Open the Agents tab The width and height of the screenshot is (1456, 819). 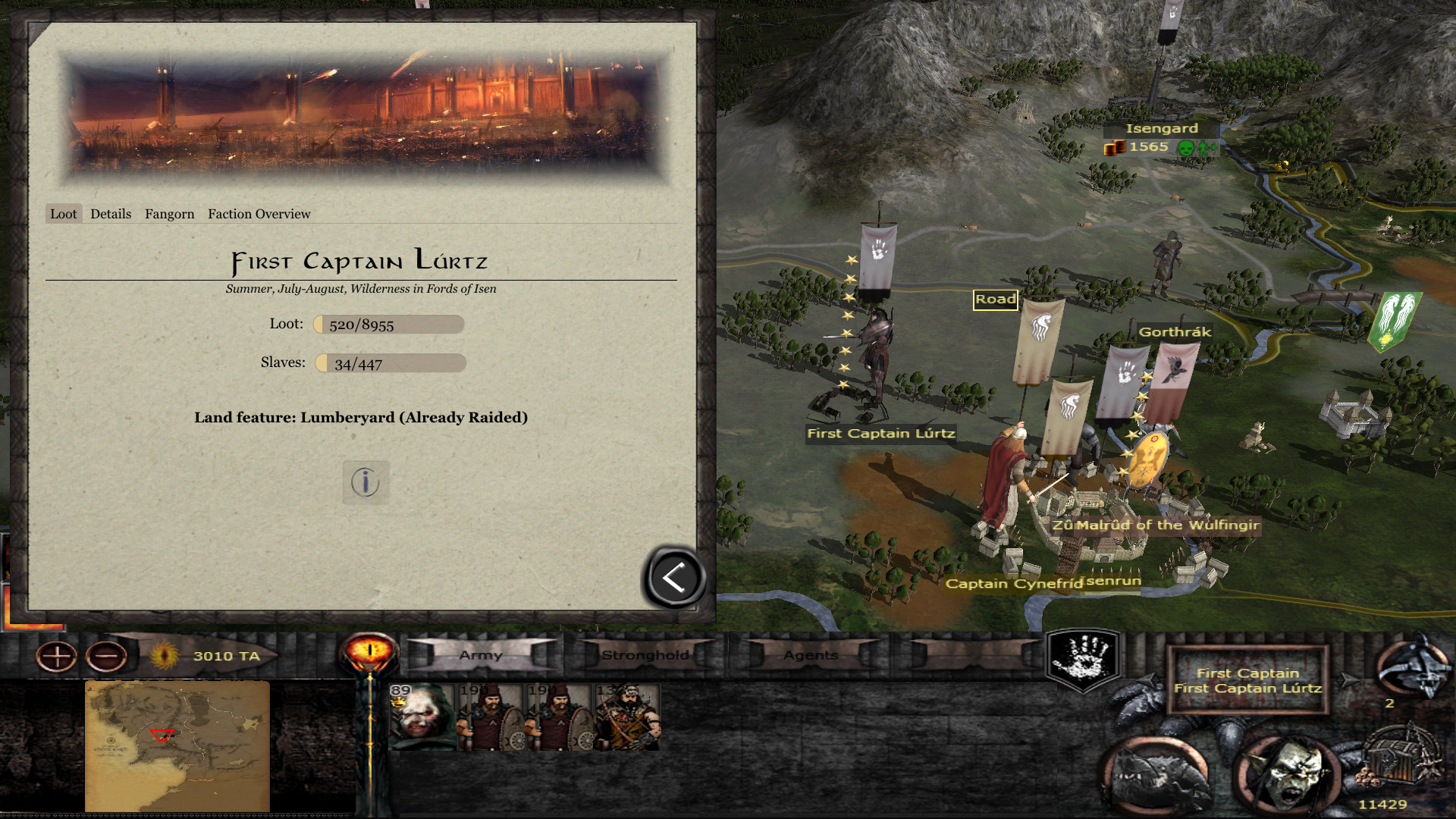coord(811,655)
